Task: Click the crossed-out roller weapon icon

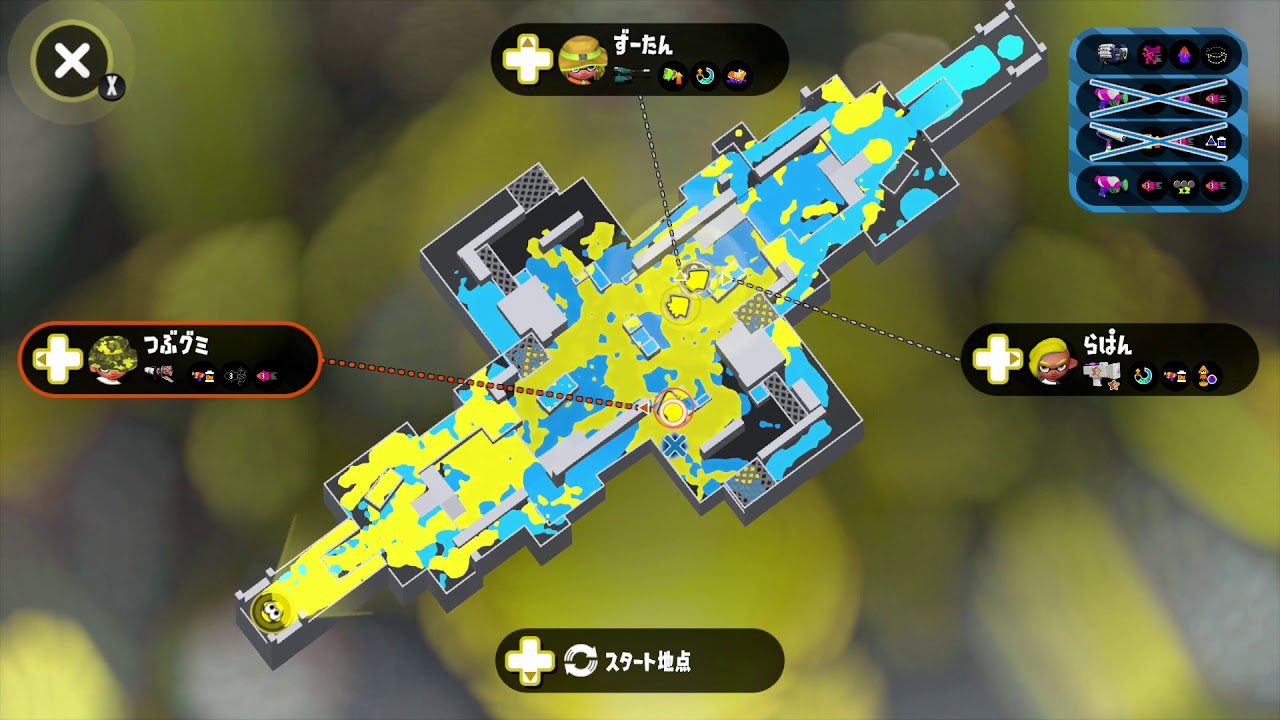Action: (x=1110, y=140)
